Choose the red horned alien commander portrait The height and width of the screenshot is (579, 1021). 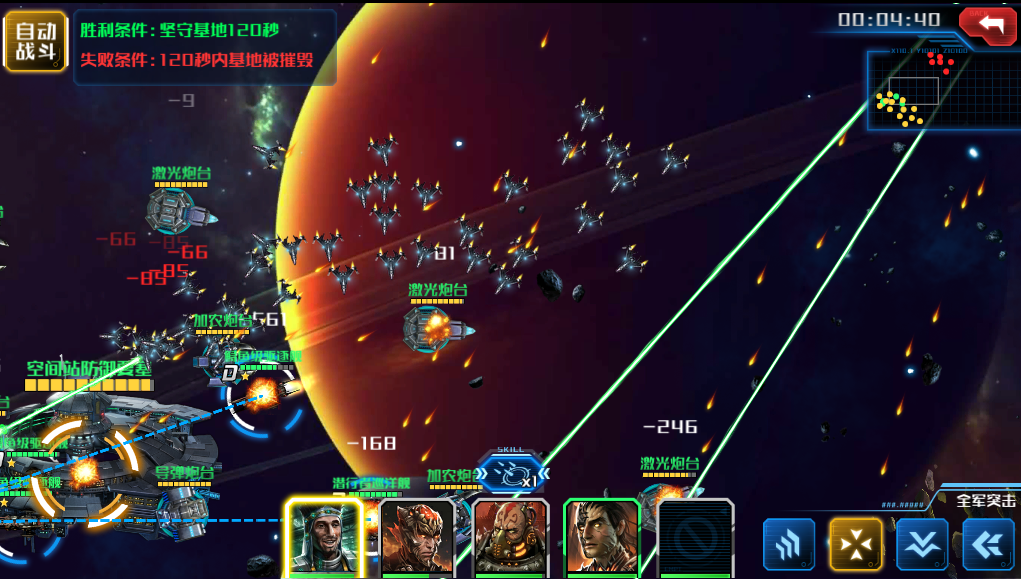tap(417, 537)
